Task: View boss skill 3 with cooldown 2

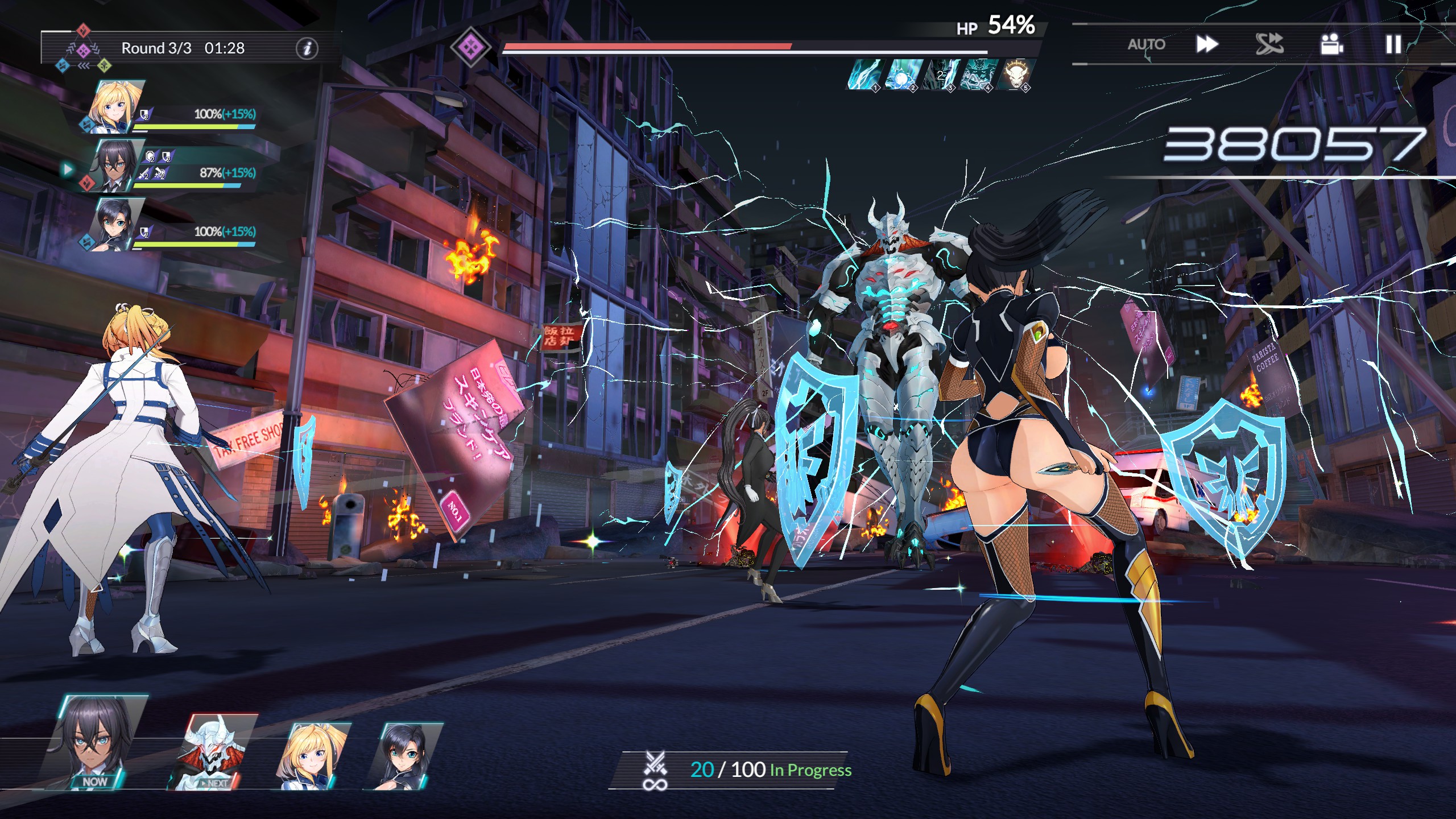Action: click(x=938, y=75)
